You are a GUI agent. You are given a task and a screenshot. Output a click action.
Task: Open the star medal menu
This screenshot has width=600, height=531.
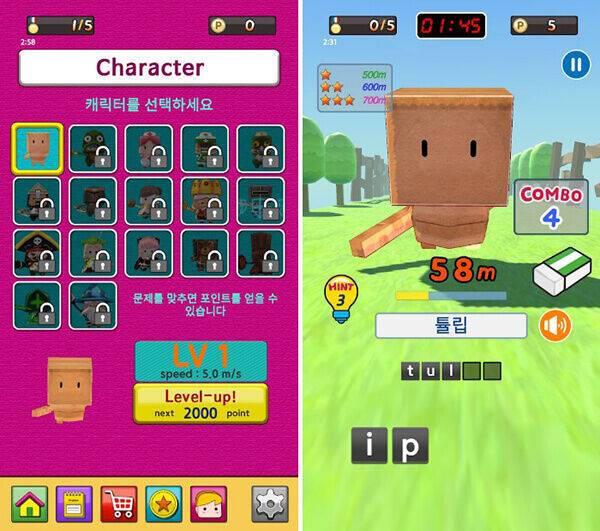pos(163,503)
